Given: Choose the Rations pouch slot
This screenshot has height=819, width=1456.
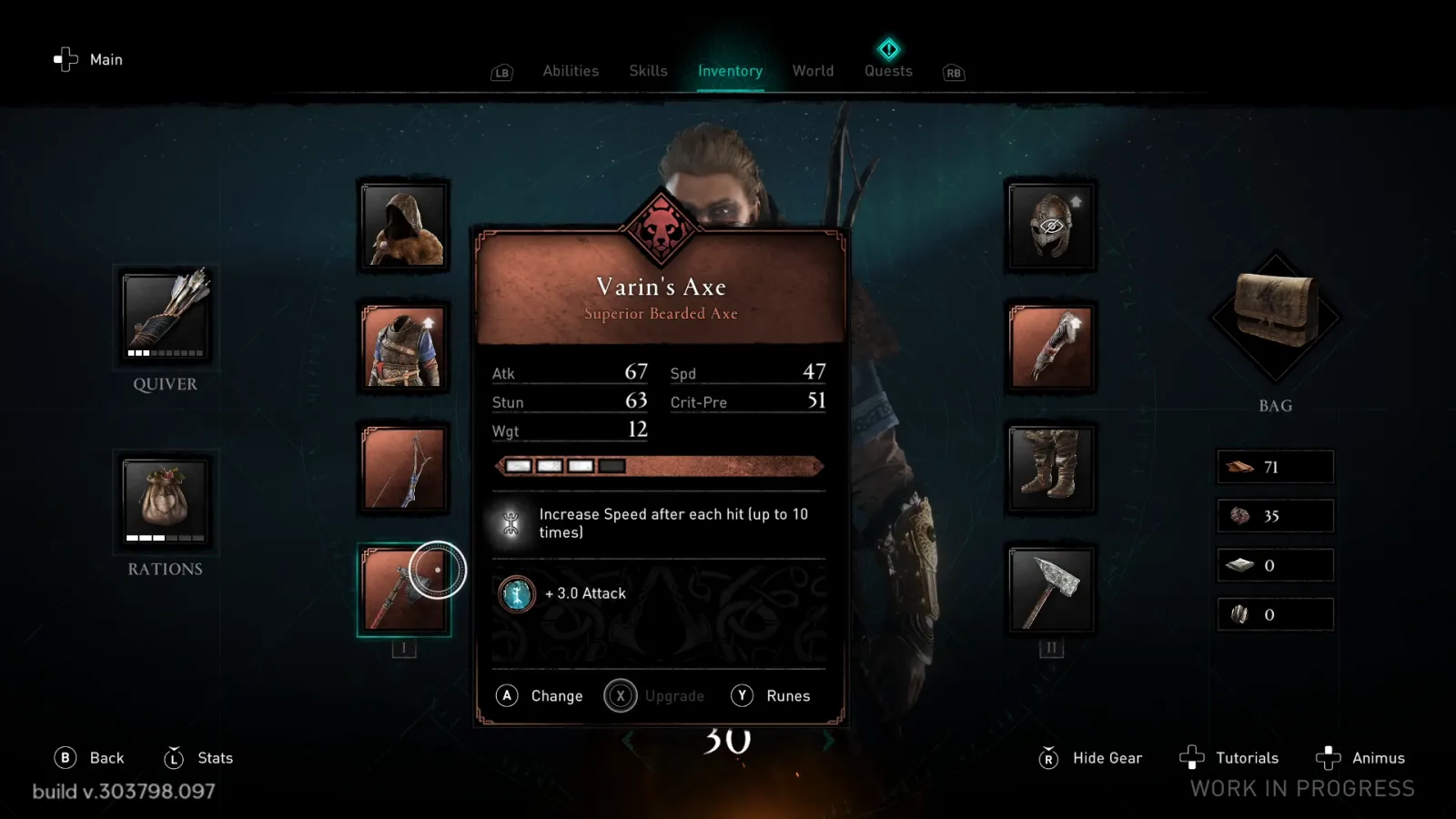Looking at the screenshot, I should 166,501.
